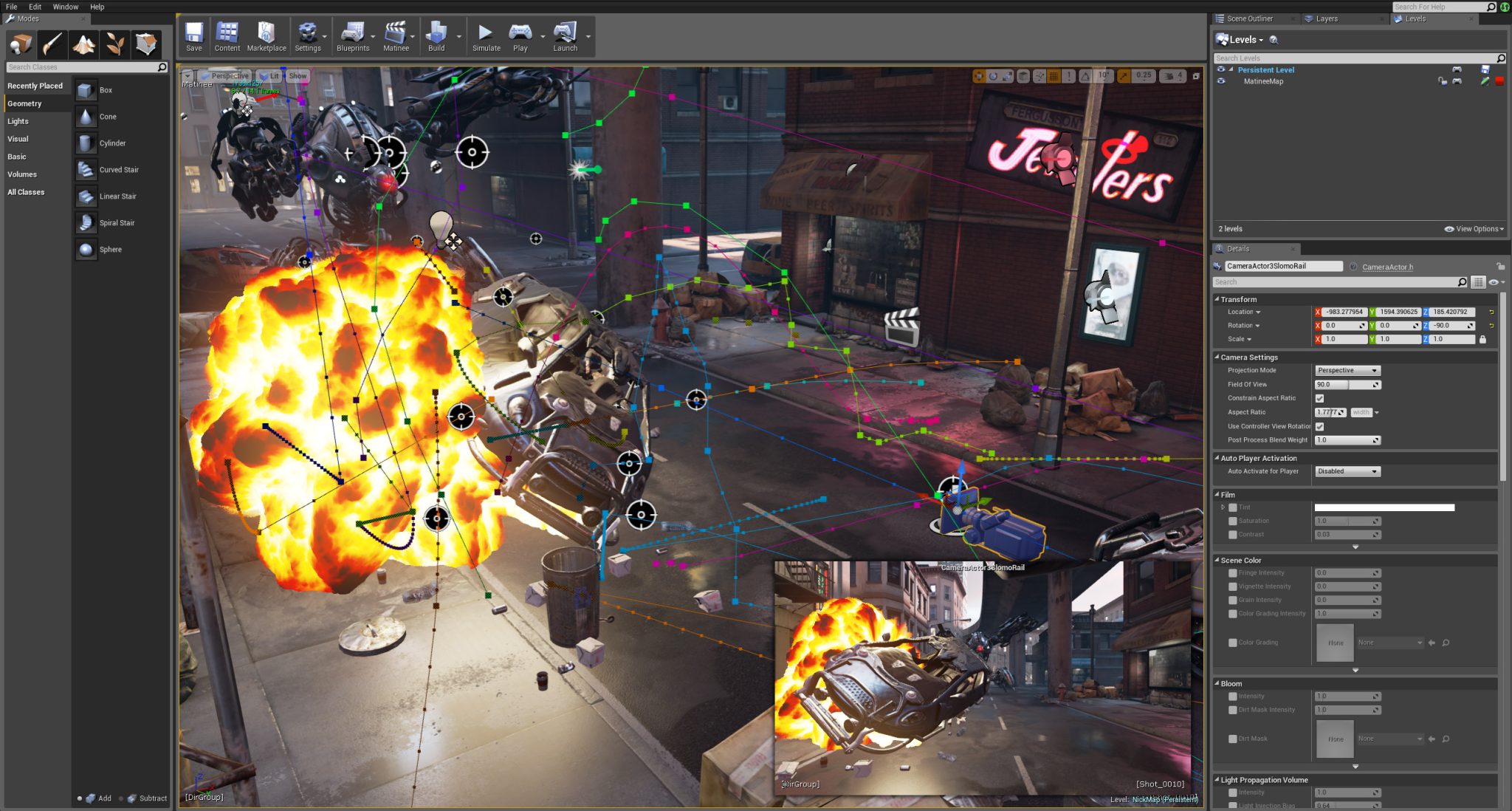1512x811 pixels.
Task: Open Auto Activate for Player dropdown
Action: pyautogui.click(x=1347, y=471)
